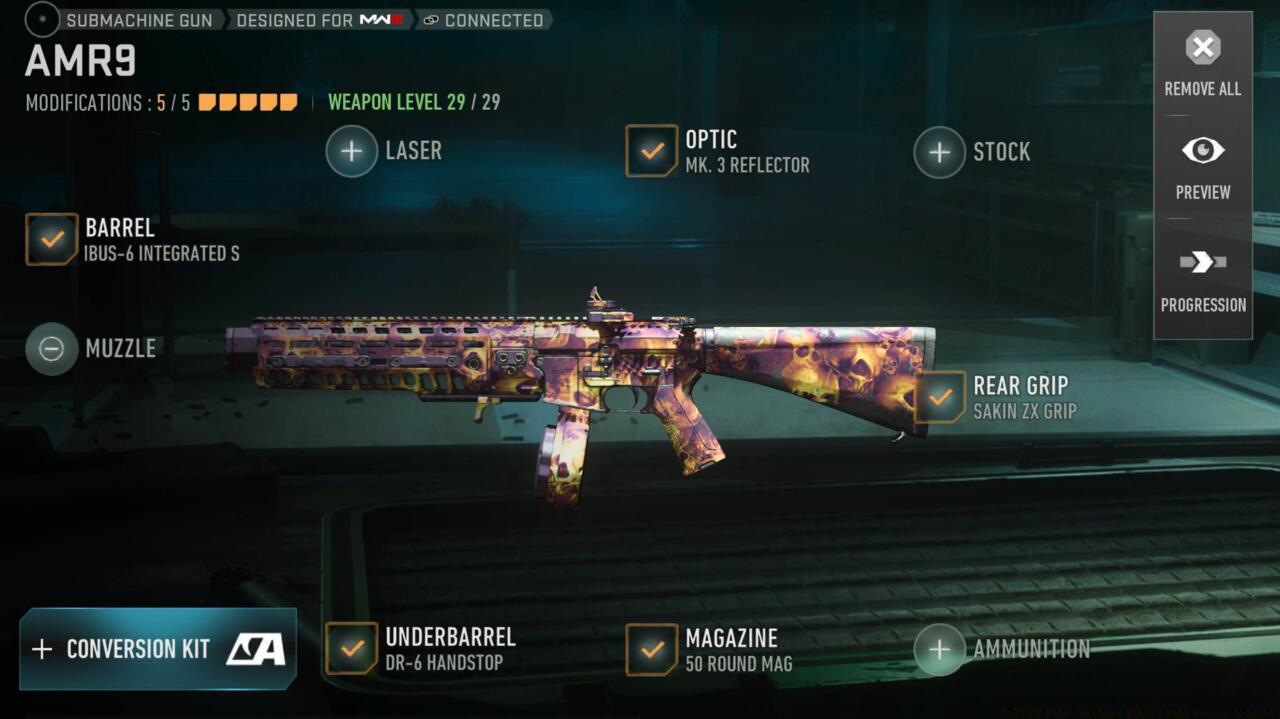Add an Ammunition attachment
The height and width of the screenshot is (719, 1280).
pos(939,649)
